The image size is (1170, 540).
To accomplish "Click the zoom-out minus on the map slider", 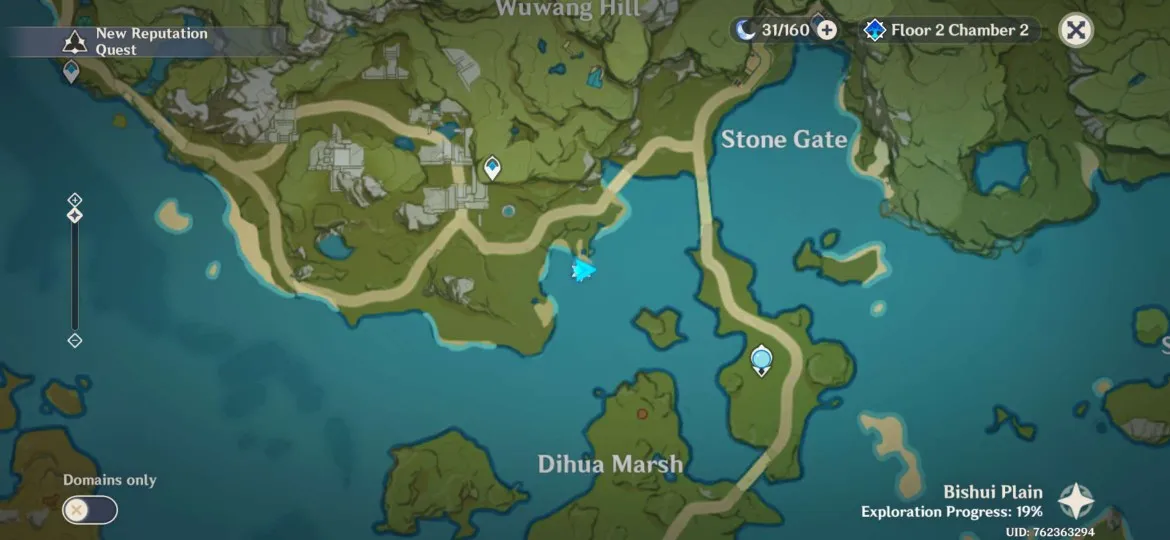I will point(74,340).
